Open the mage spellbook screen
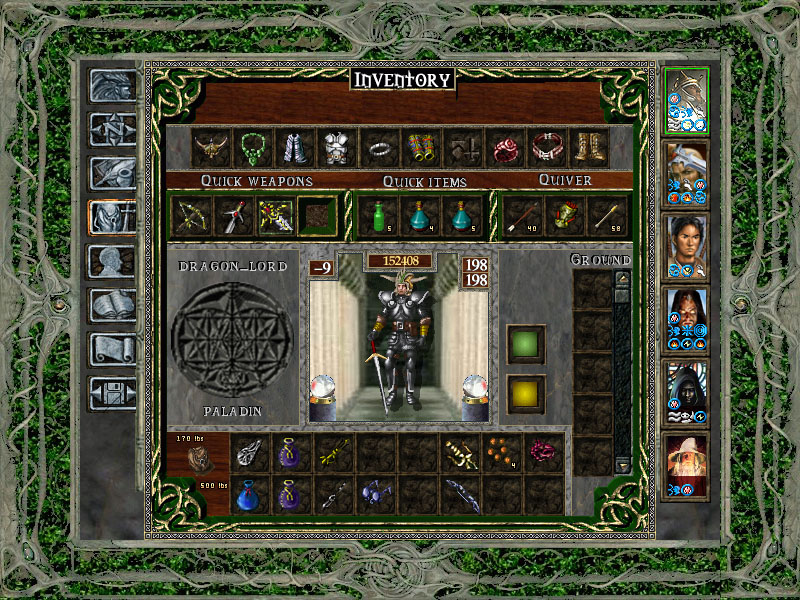Screen dimensions: 800x600 coord(111,304)
